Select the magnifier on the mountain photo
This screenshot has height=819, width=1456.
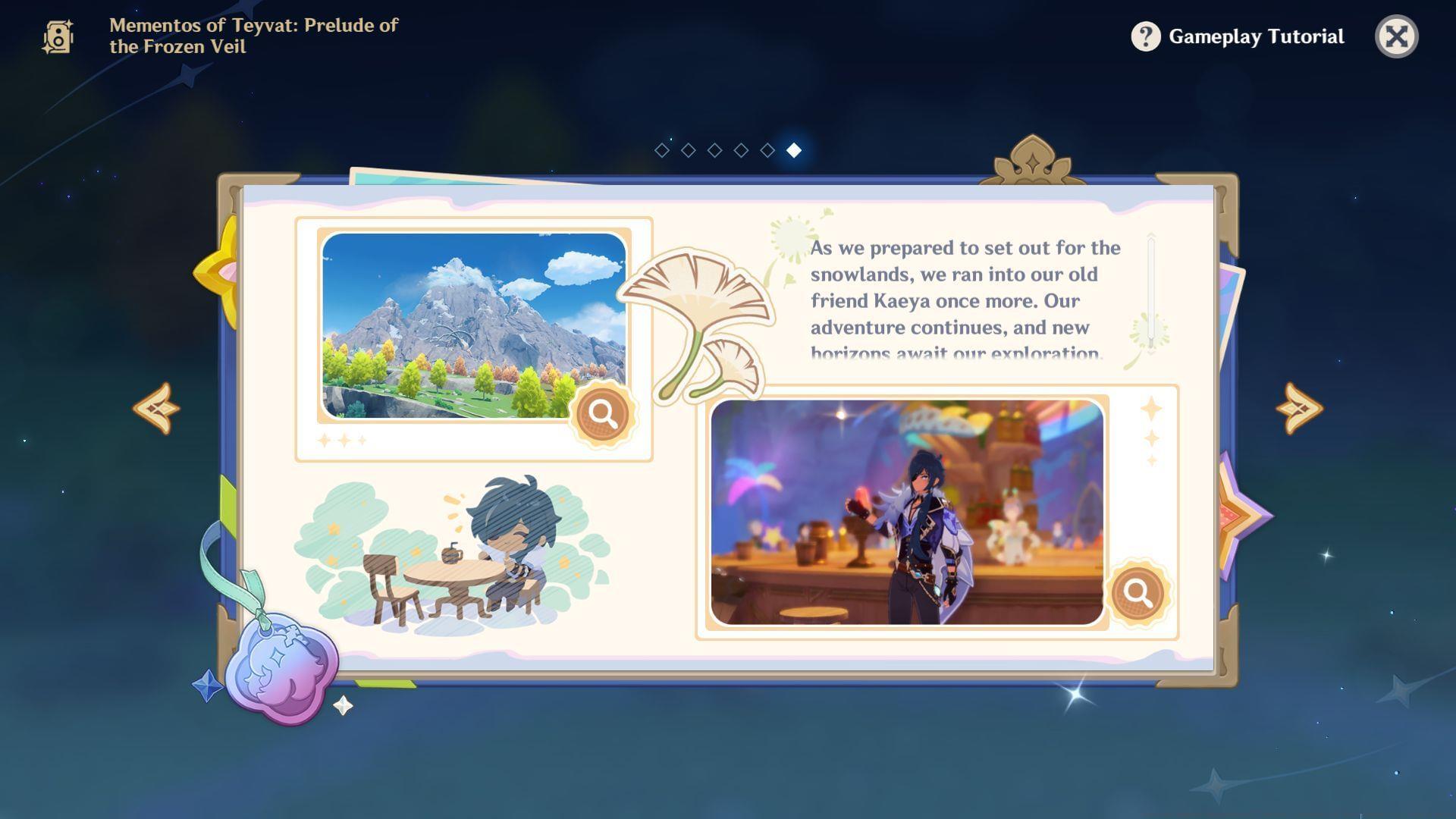pyautogui.click(x=601, y=416)
